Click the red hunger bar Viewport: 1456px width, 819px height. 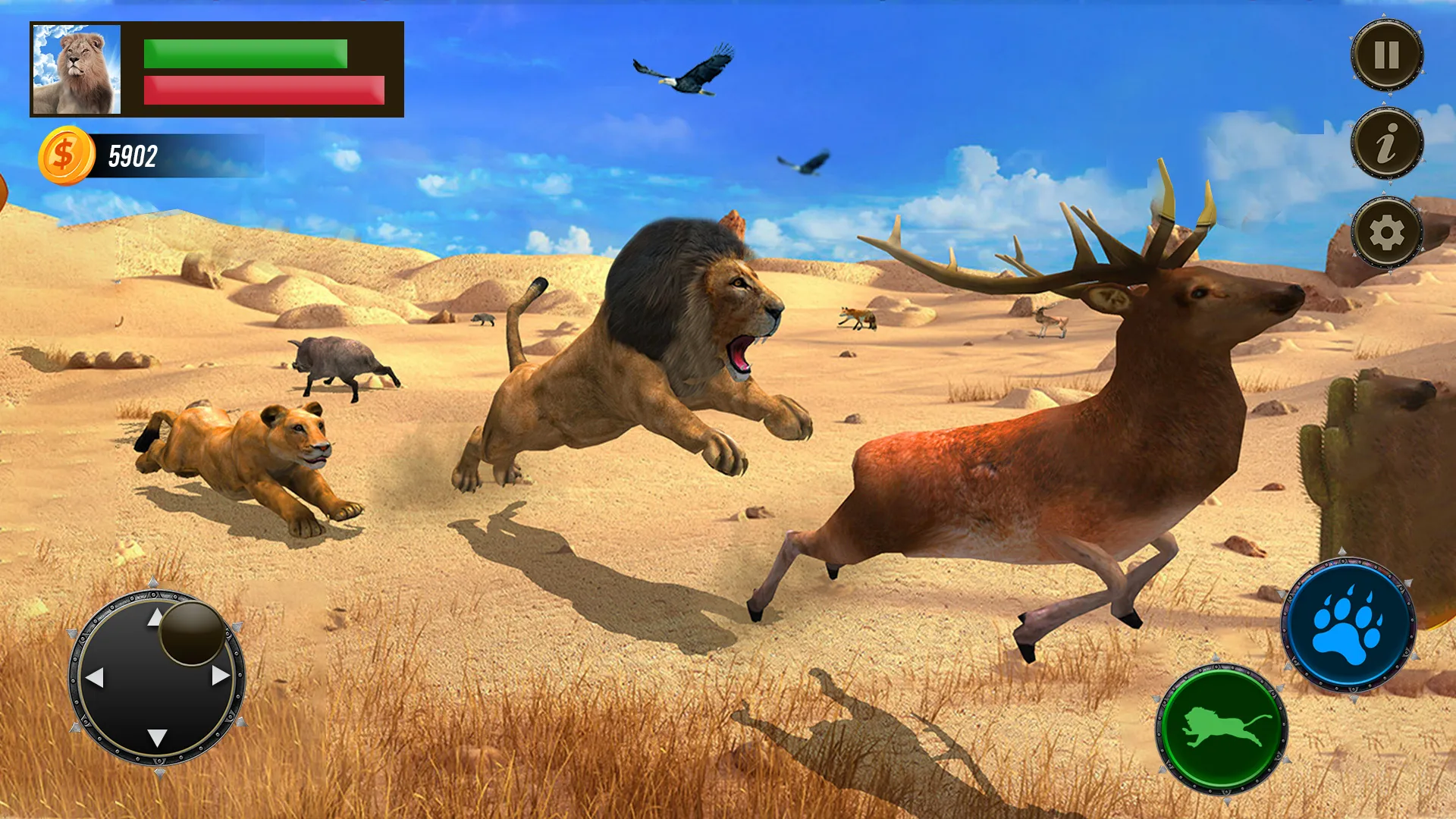coord(264,89)
